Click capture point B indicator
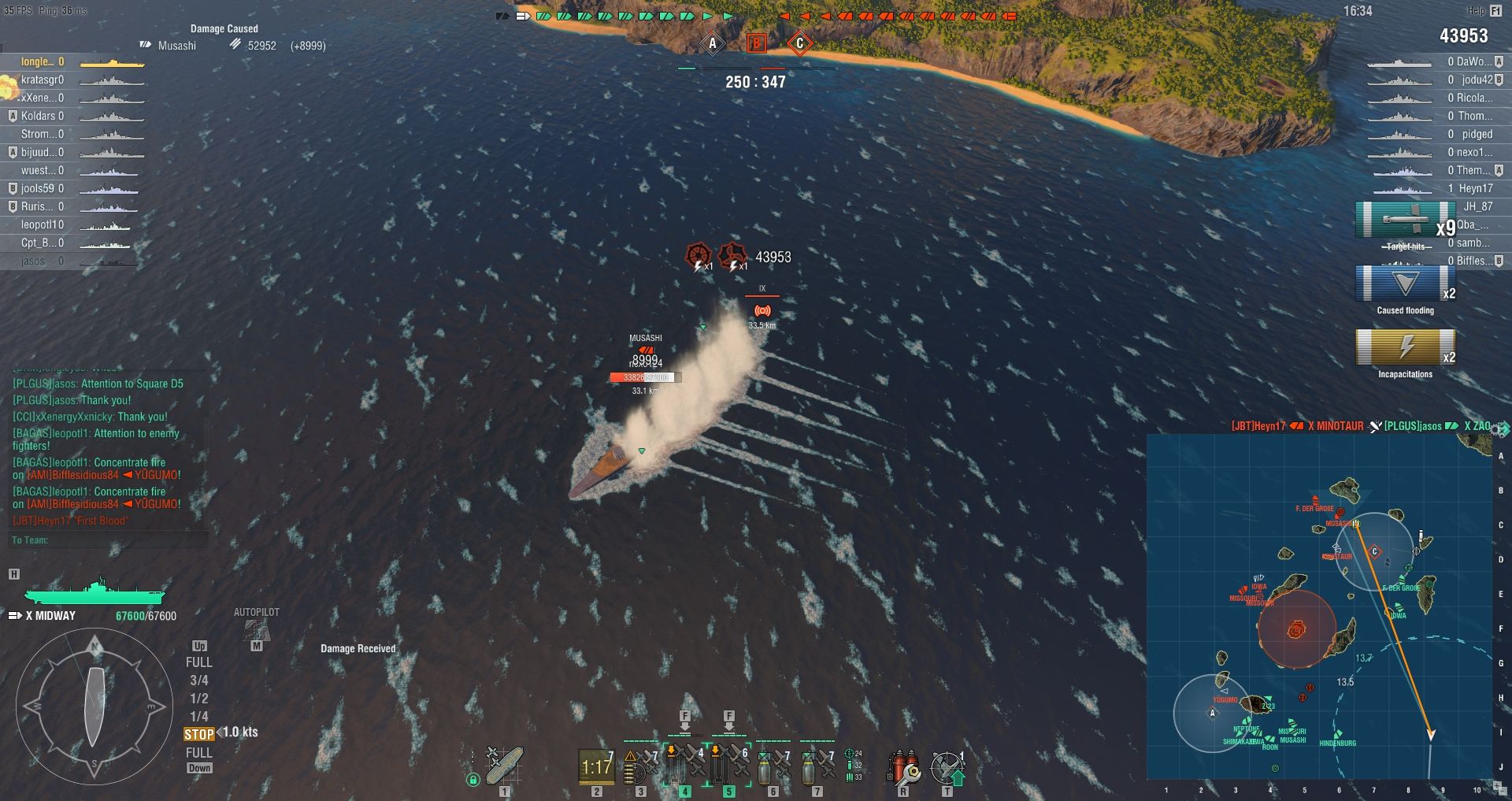 (756, 43)
